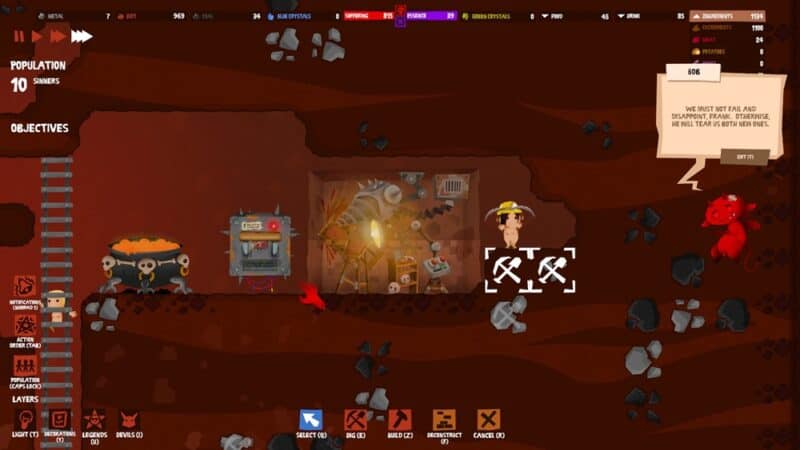
Task: Dismiss the dialogue with the Got It button
Action: 744,157
